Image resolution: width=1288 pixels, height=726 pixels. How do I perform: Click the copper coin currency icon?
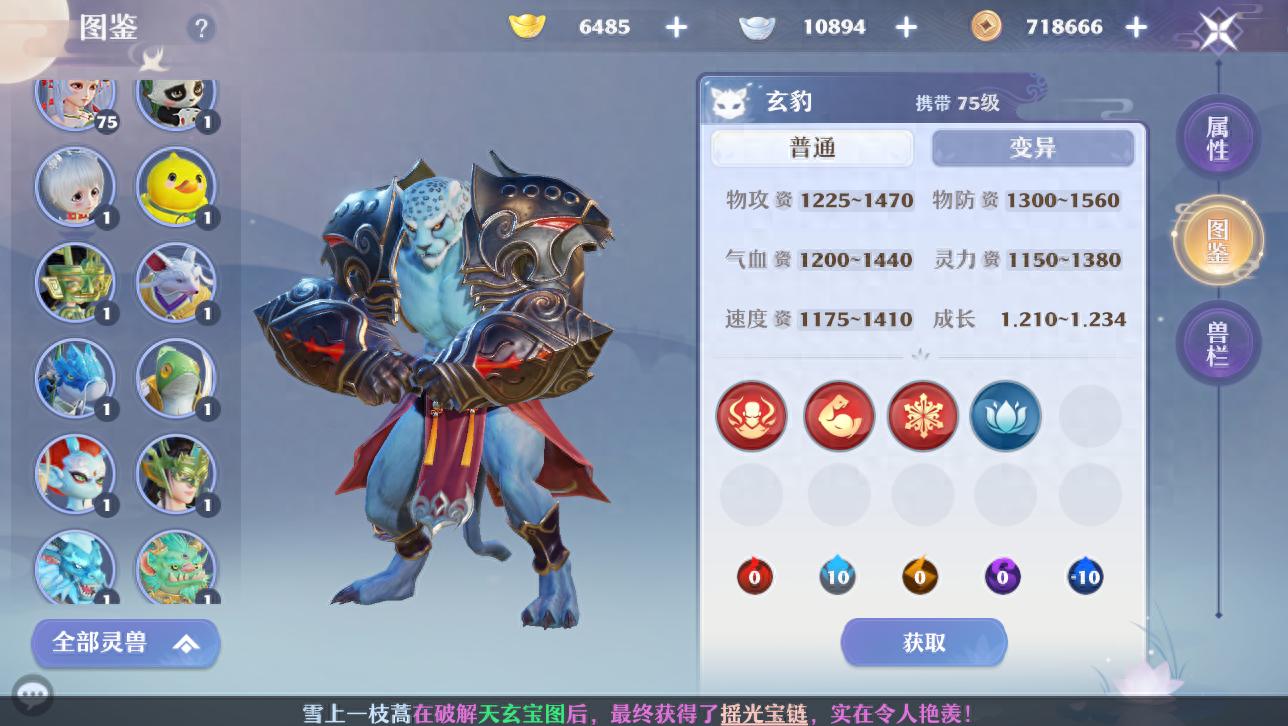(x=986, y=27)
